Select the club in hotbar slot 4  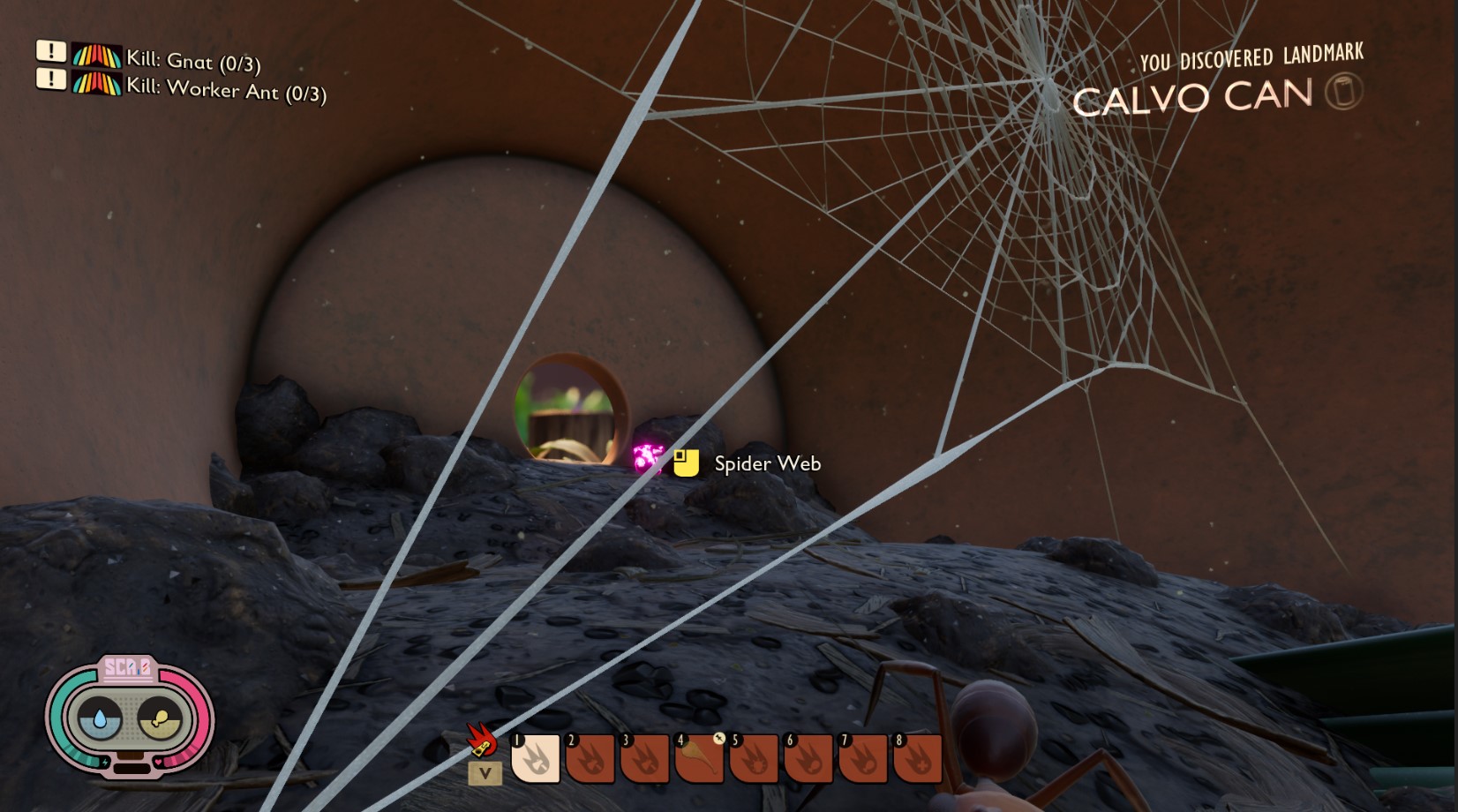click(701, 759)
